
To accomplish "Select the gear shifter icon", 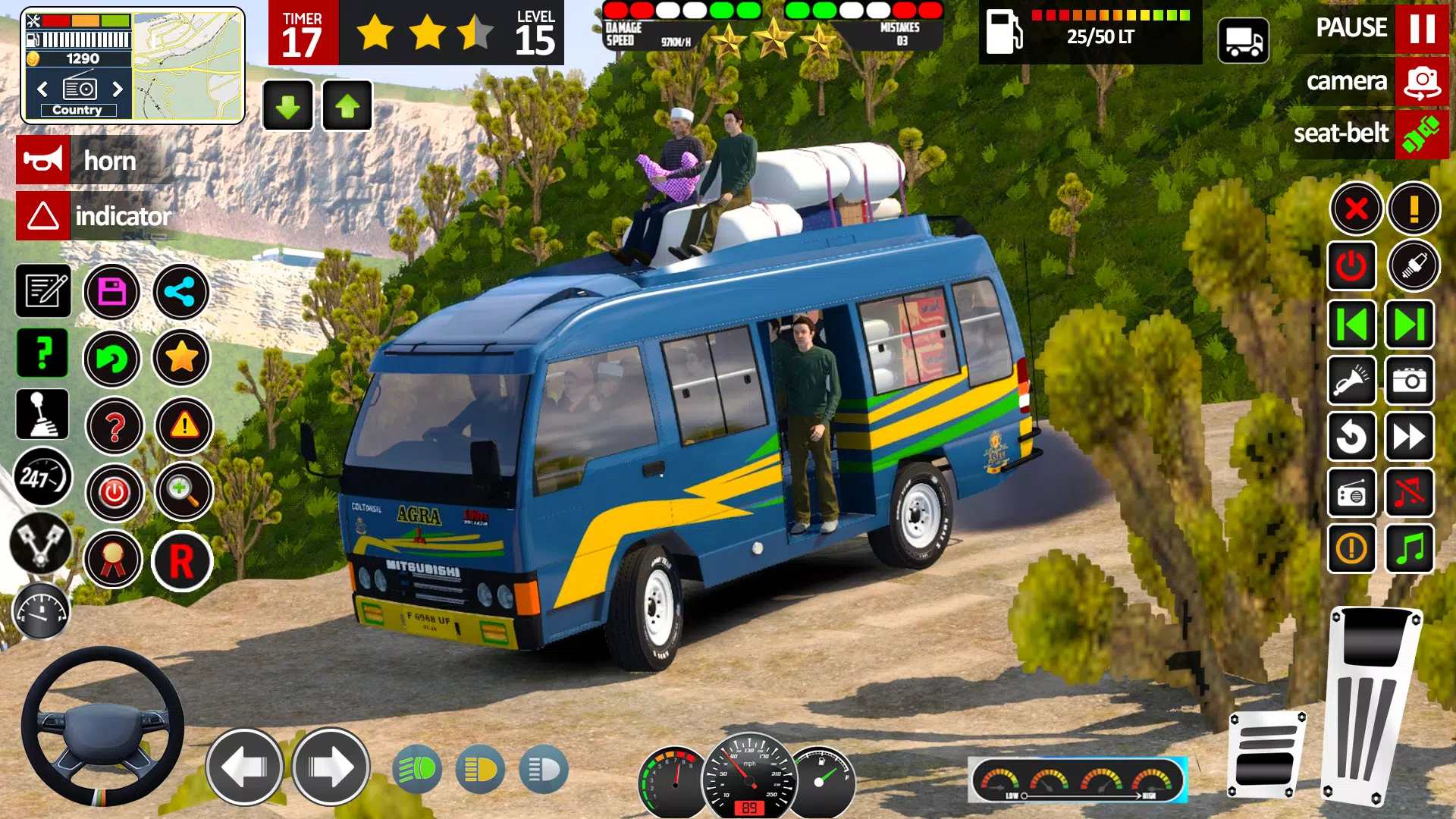I will 43,415.
